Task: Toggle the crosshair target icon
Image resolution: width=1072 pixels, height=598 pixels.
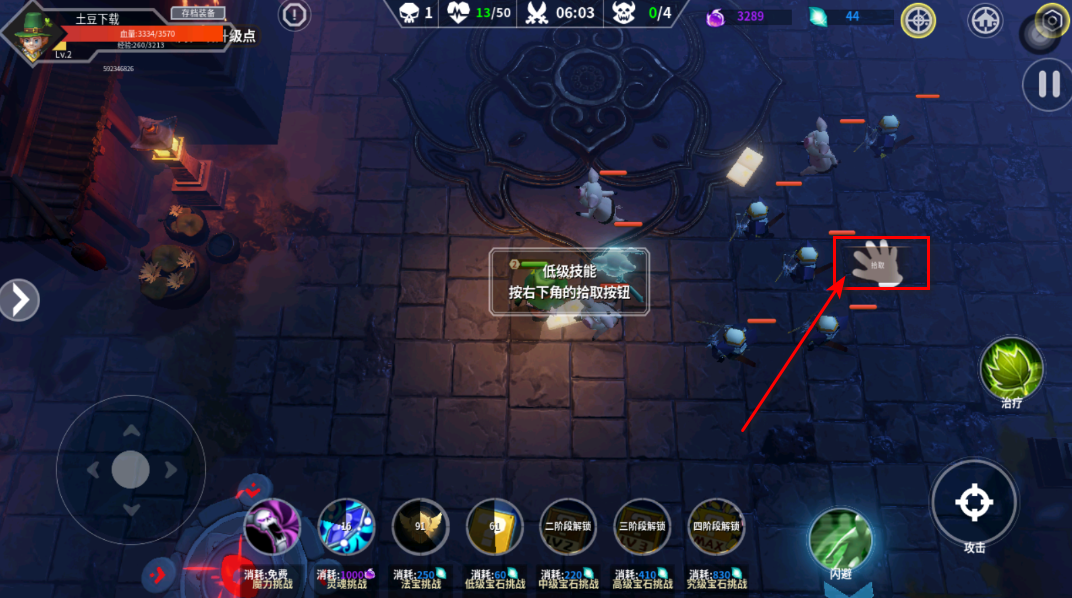Action: 918,20
